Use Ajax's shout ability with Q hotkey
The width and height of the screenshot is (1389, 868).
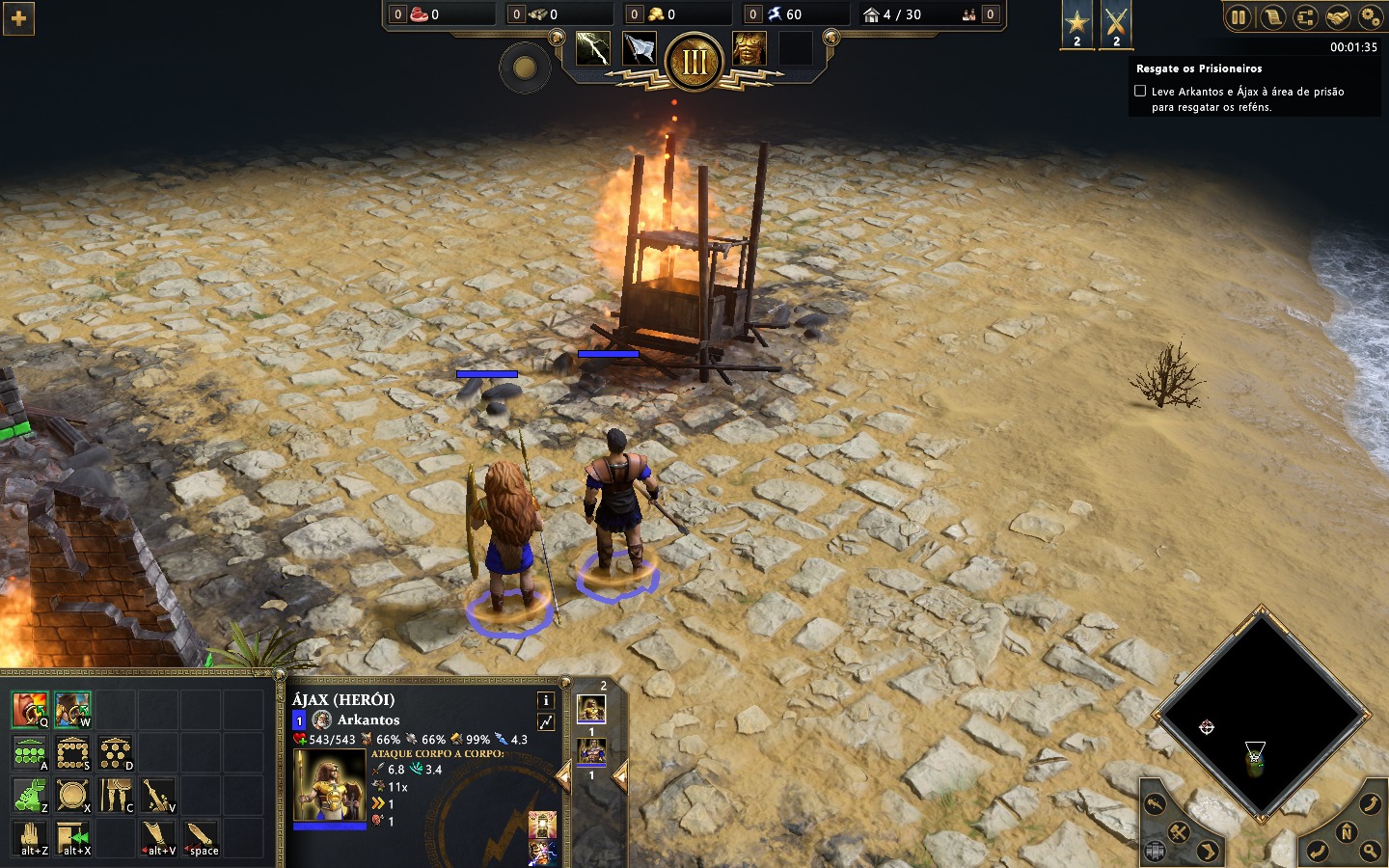30,710
